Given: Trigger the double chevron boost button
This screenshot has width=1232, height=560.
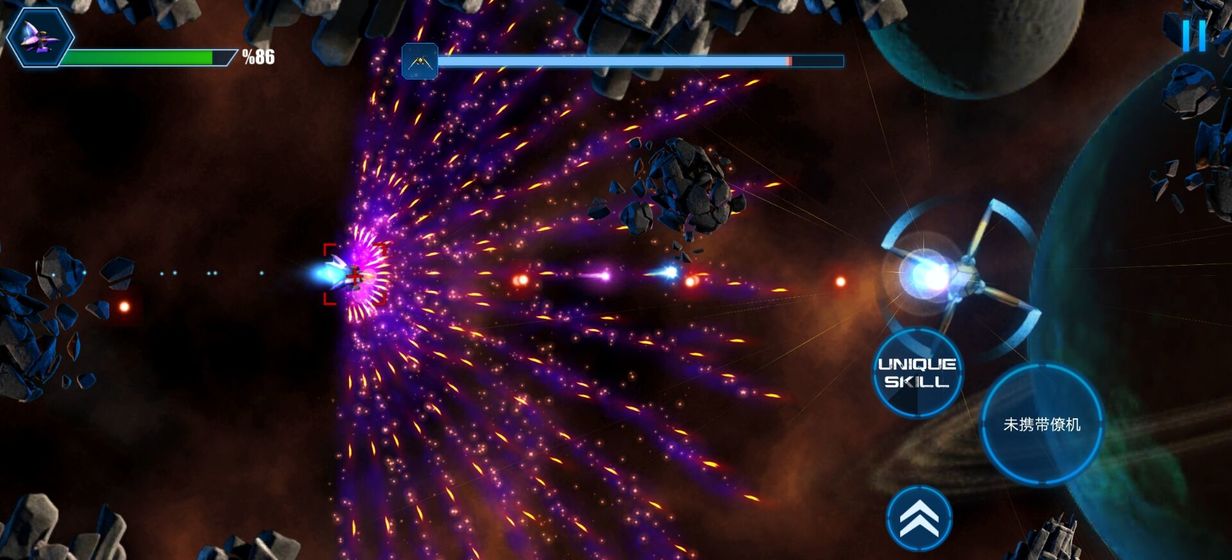Looking at the screenshot, I should tap(918, 517).
